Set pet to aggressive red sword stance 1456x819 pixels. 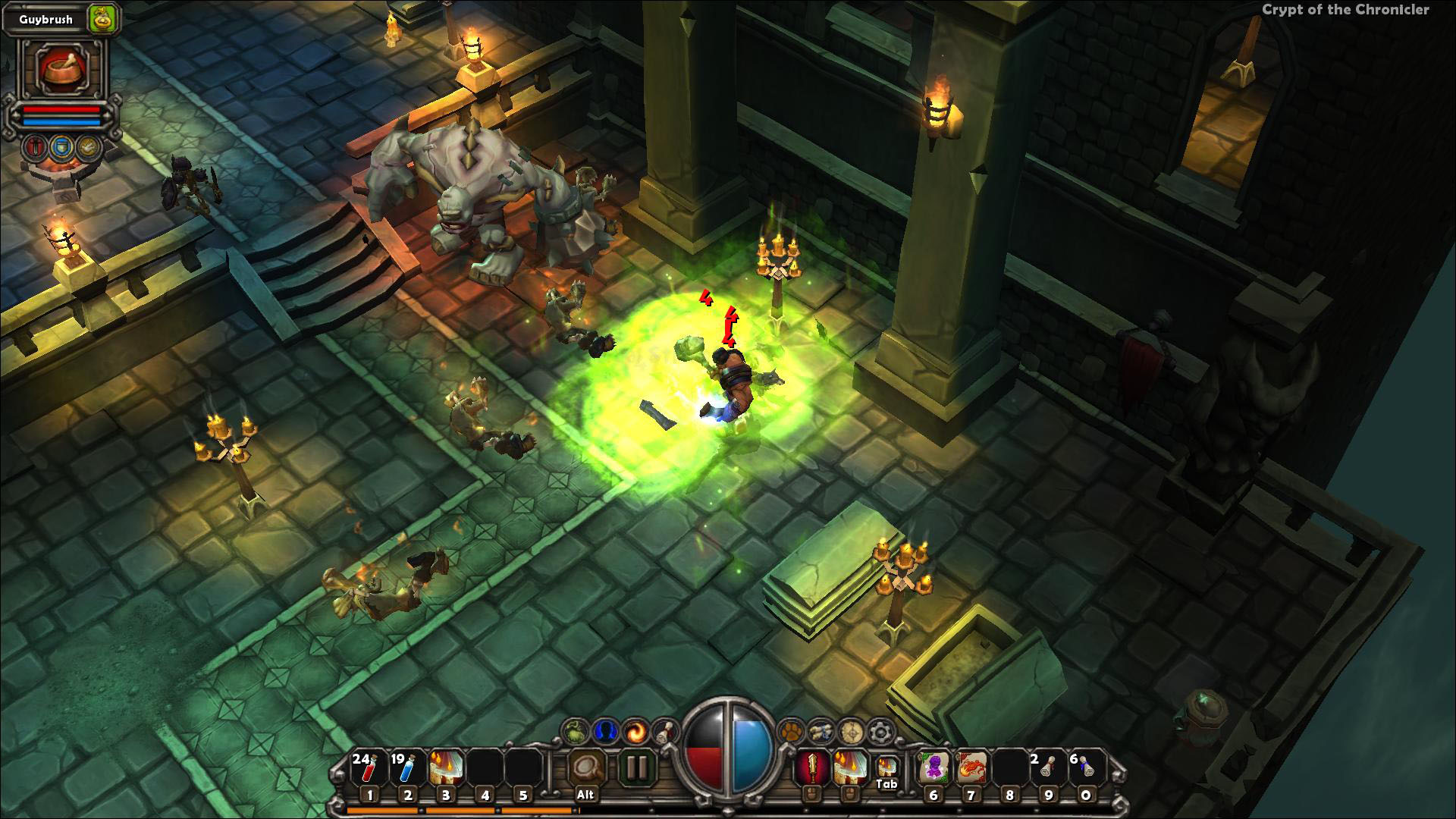tap(35, 147)
